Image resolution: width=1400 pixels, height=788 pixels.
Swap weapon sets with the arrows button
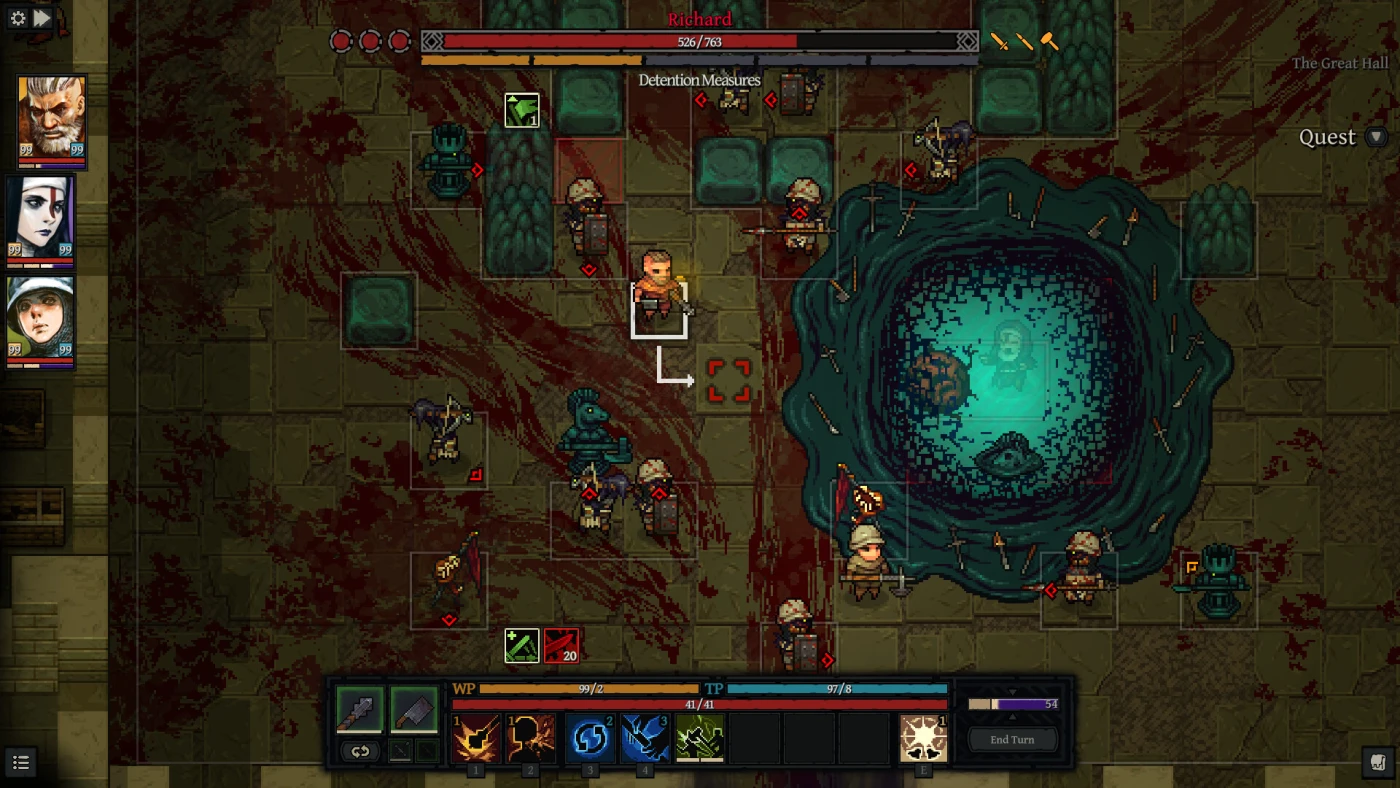pos(360,752)
